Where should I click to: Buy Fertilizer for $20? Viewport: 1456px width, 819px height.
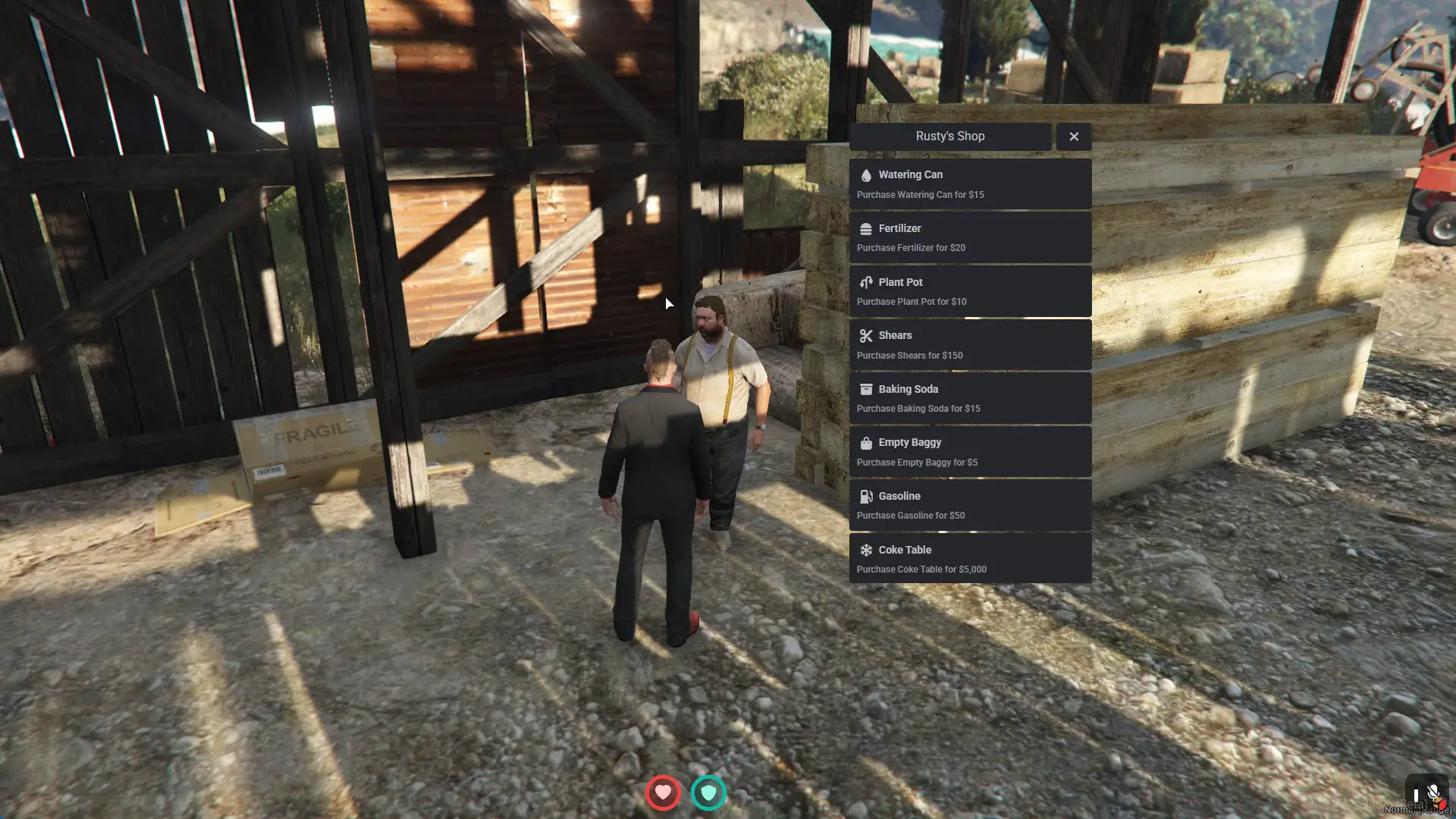point(970,238)
